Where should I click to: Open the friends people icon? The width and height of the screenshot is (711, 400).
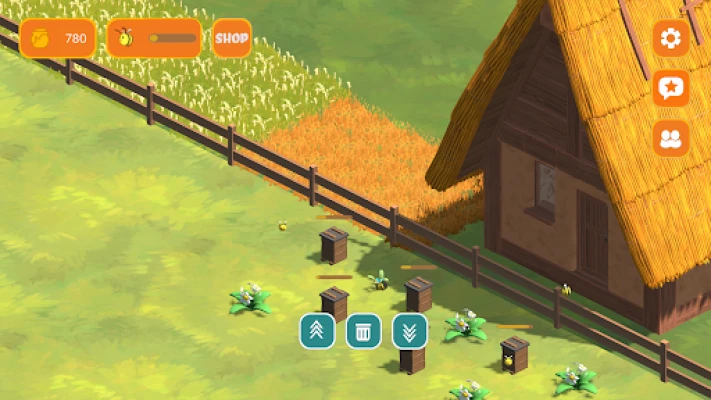(671, 138)
